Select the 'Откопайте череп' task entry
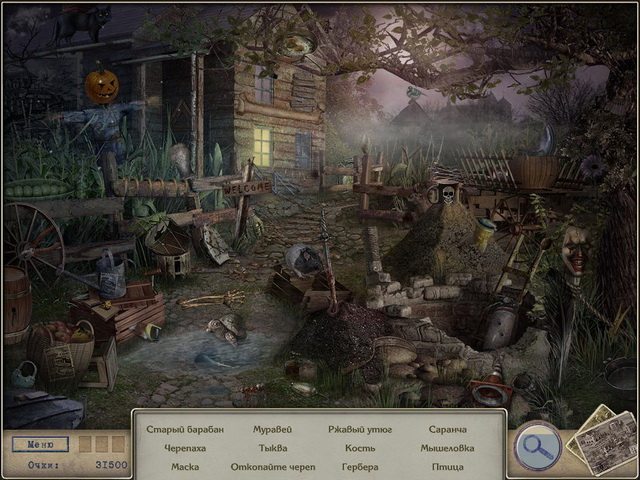 272,466
